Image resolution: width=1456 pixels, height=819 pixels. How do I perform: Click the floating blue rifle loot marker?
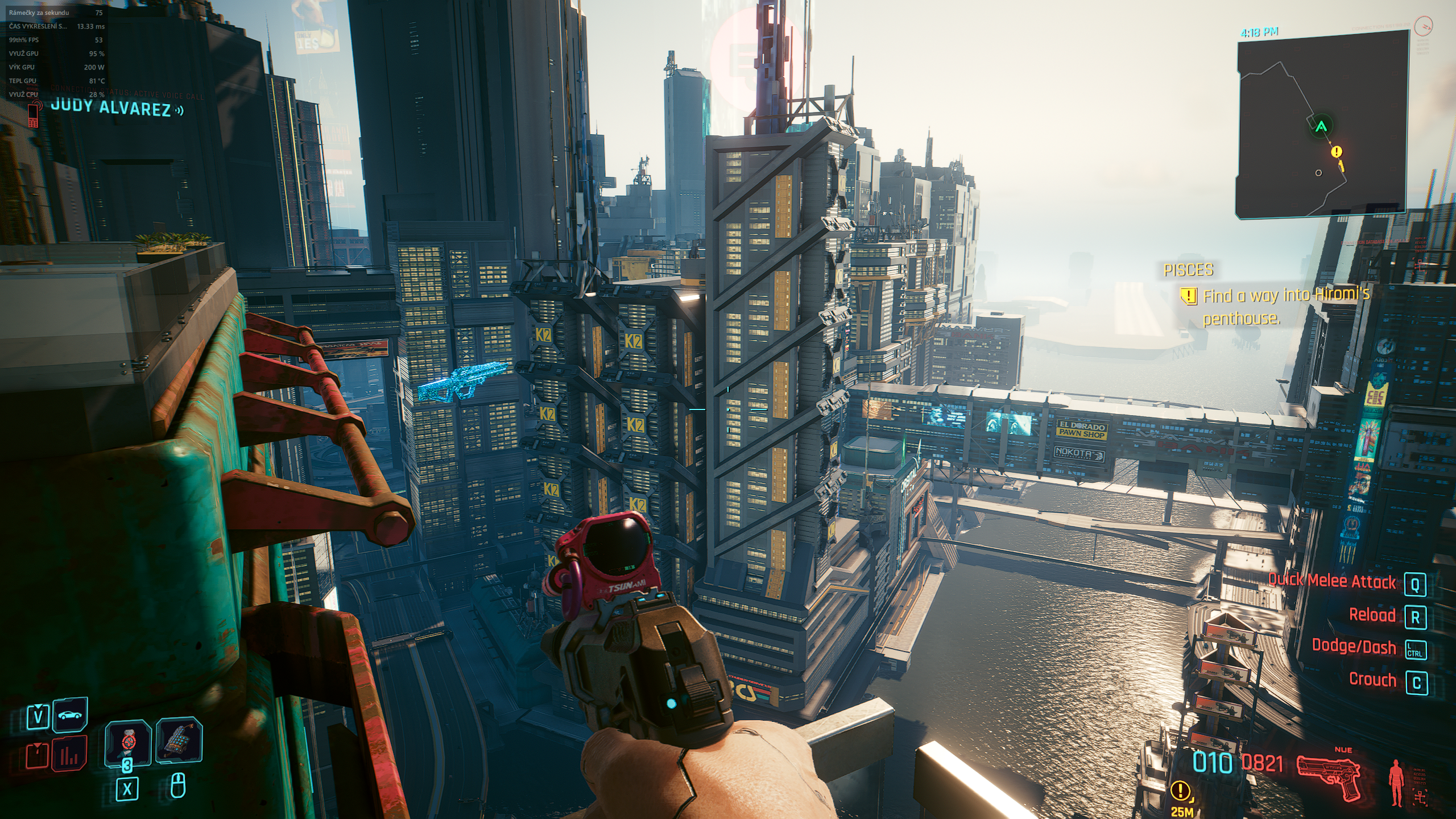tap(462, 381)
